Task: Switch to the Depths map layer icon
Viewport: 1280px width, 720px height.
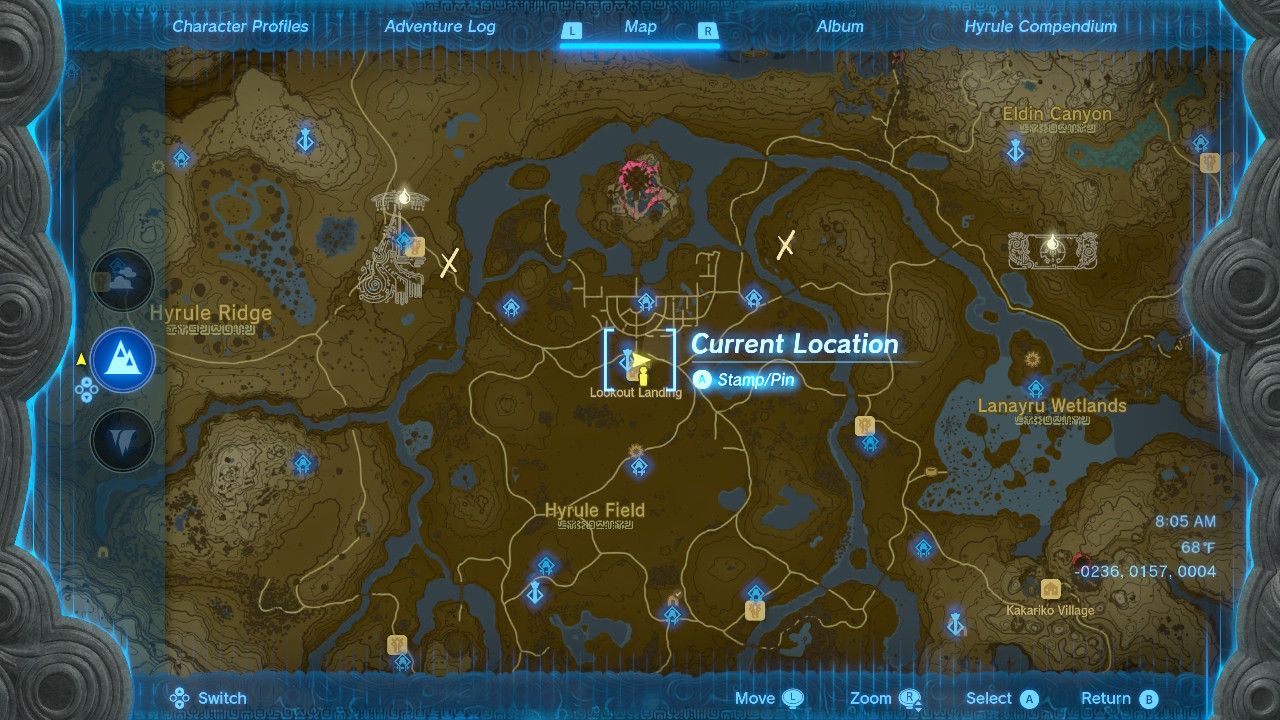Action: 122,440
